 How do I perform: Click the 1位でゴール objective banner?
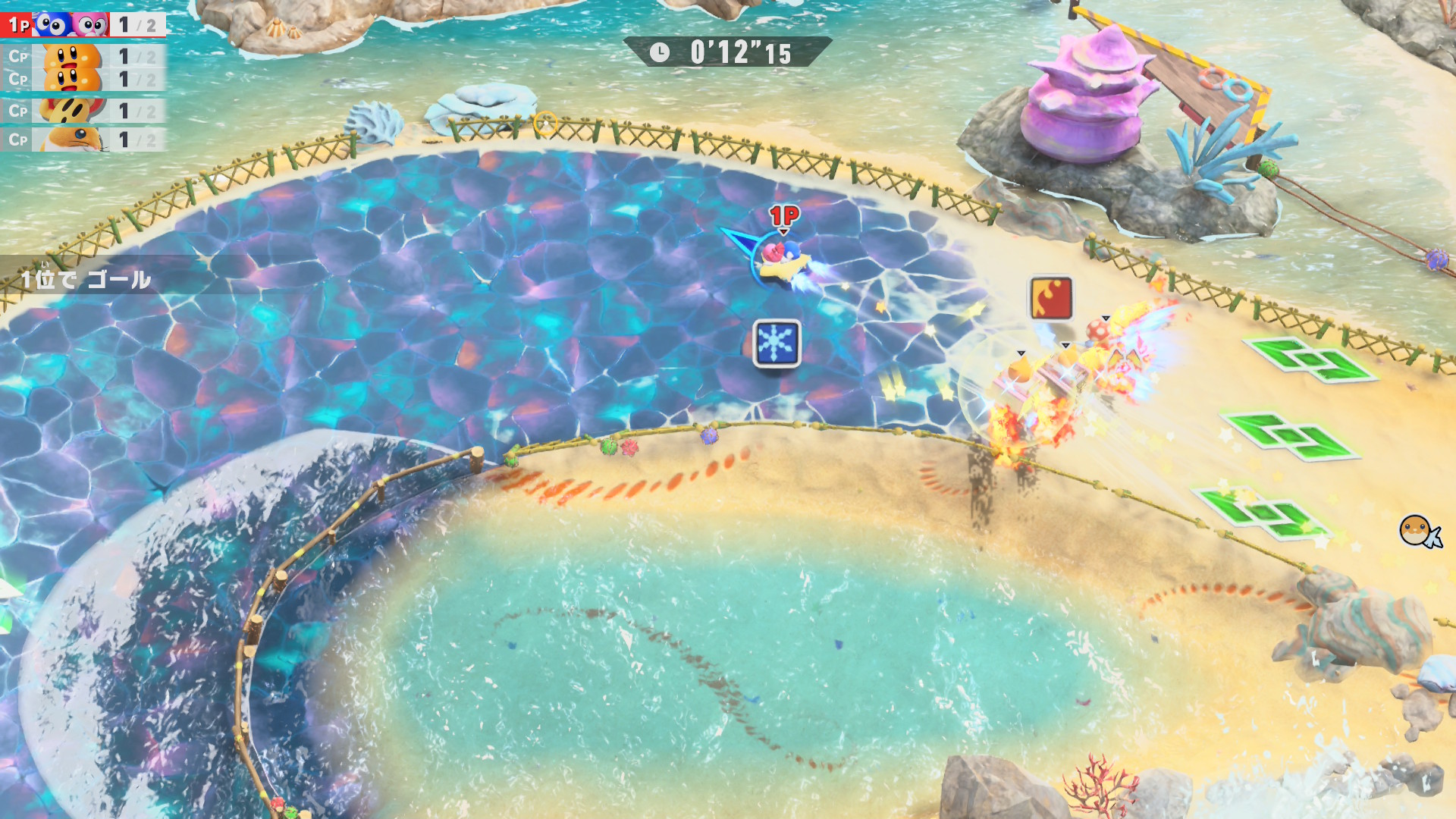pyautogui.click(x=86, y=280)
